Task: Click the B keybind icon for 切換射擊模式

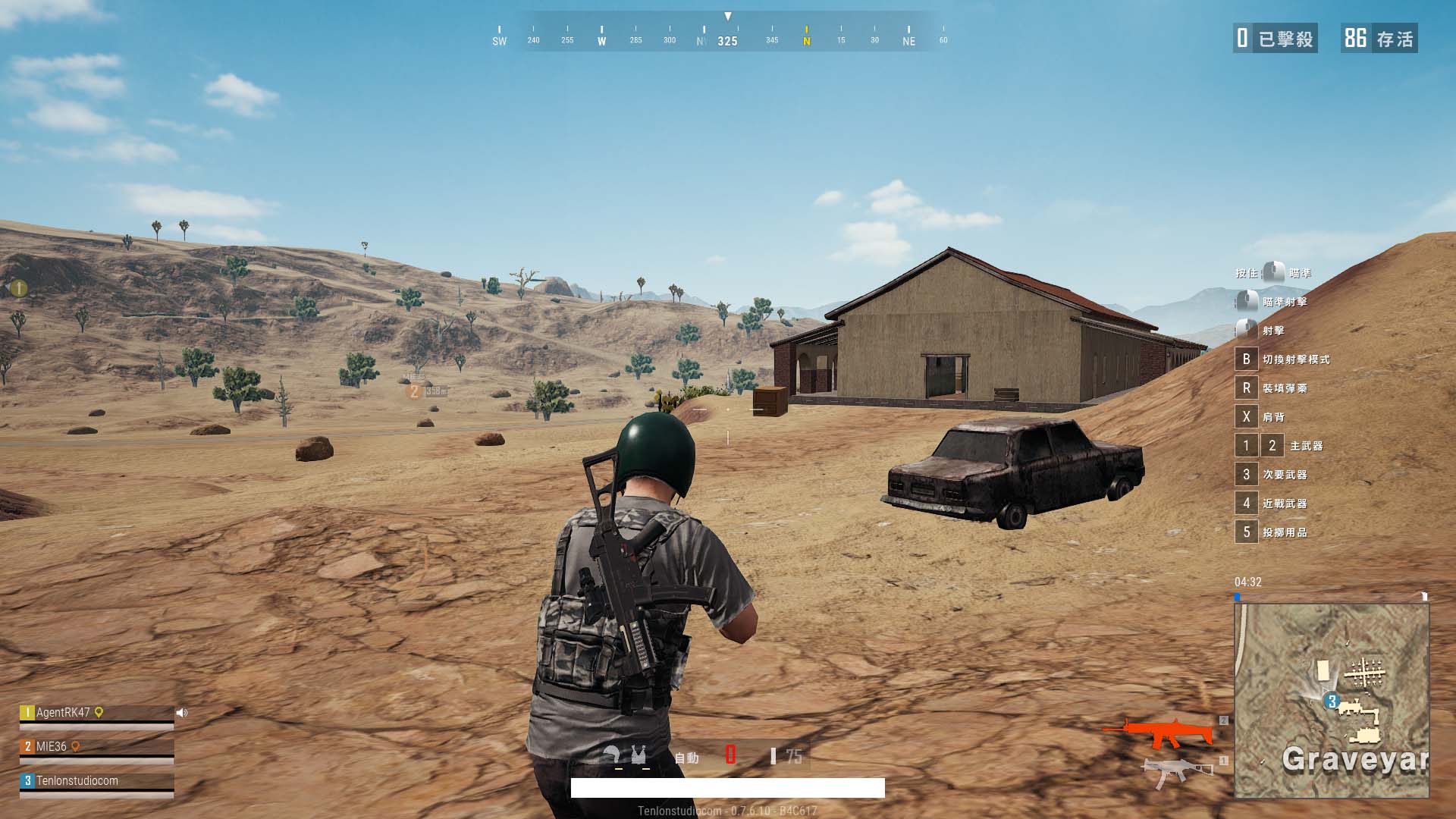Action: point(1246,359)
